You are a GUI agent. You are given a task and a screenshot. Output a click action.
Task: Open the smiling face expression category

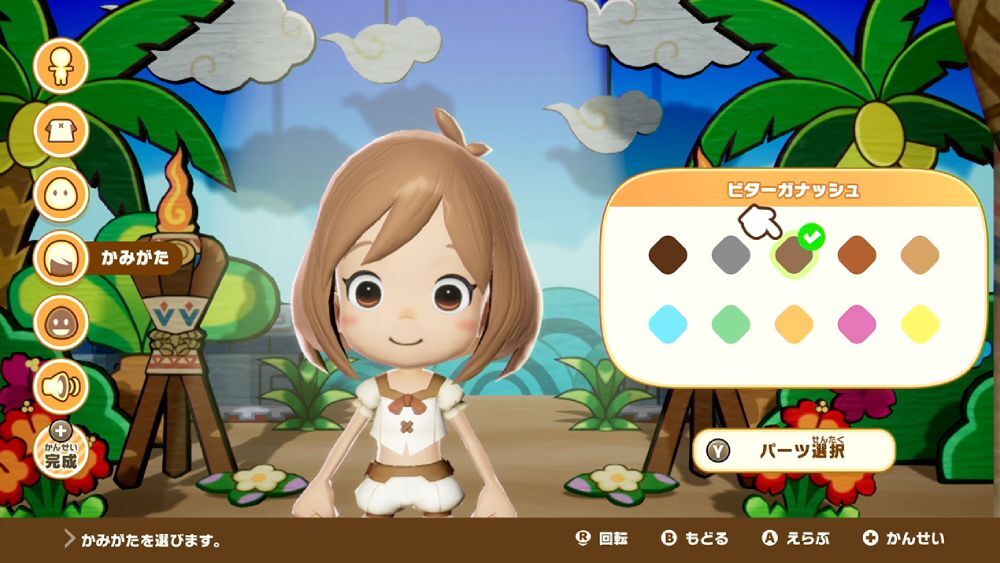point(61,322)
